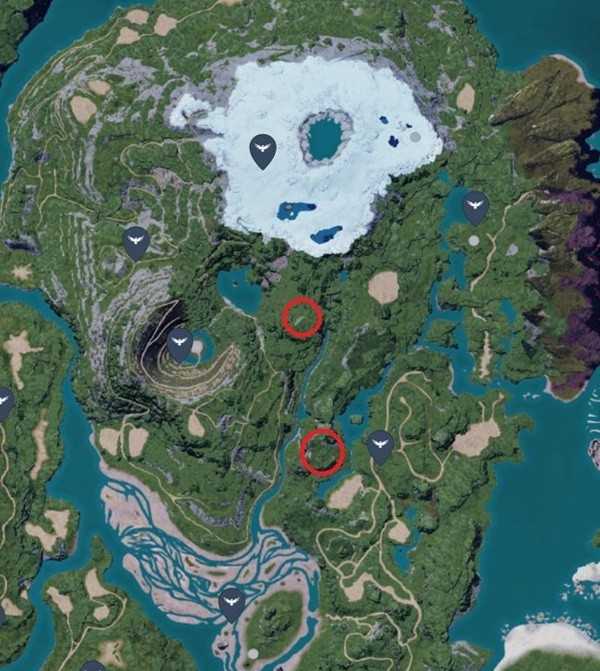Pick the fast travel marker right of the lower red circle
This screenshot has height=671, width=600.
pos(379,446)
